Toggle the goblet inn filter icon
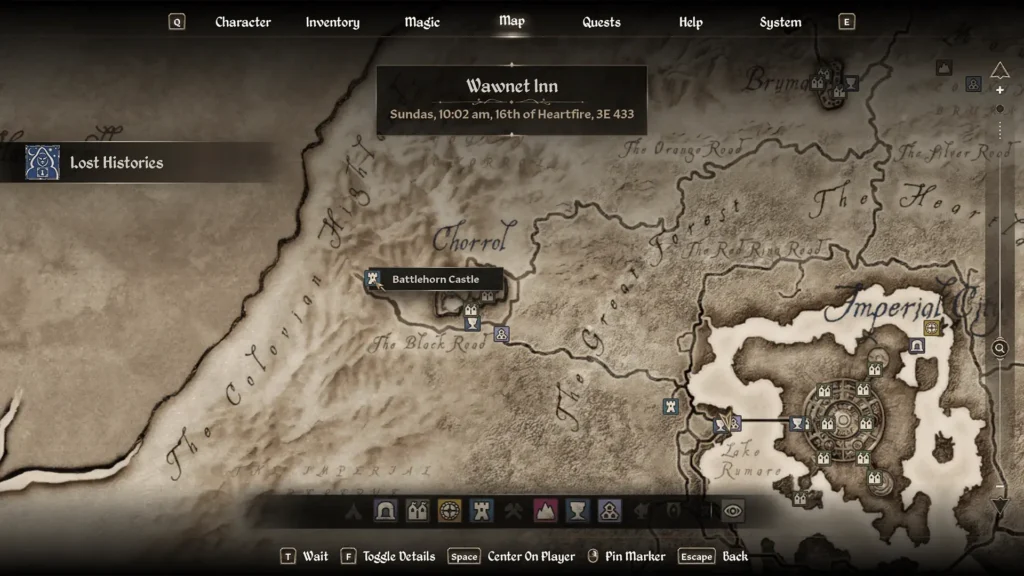This screenshot has width=1024, height=576. [577, 511]
